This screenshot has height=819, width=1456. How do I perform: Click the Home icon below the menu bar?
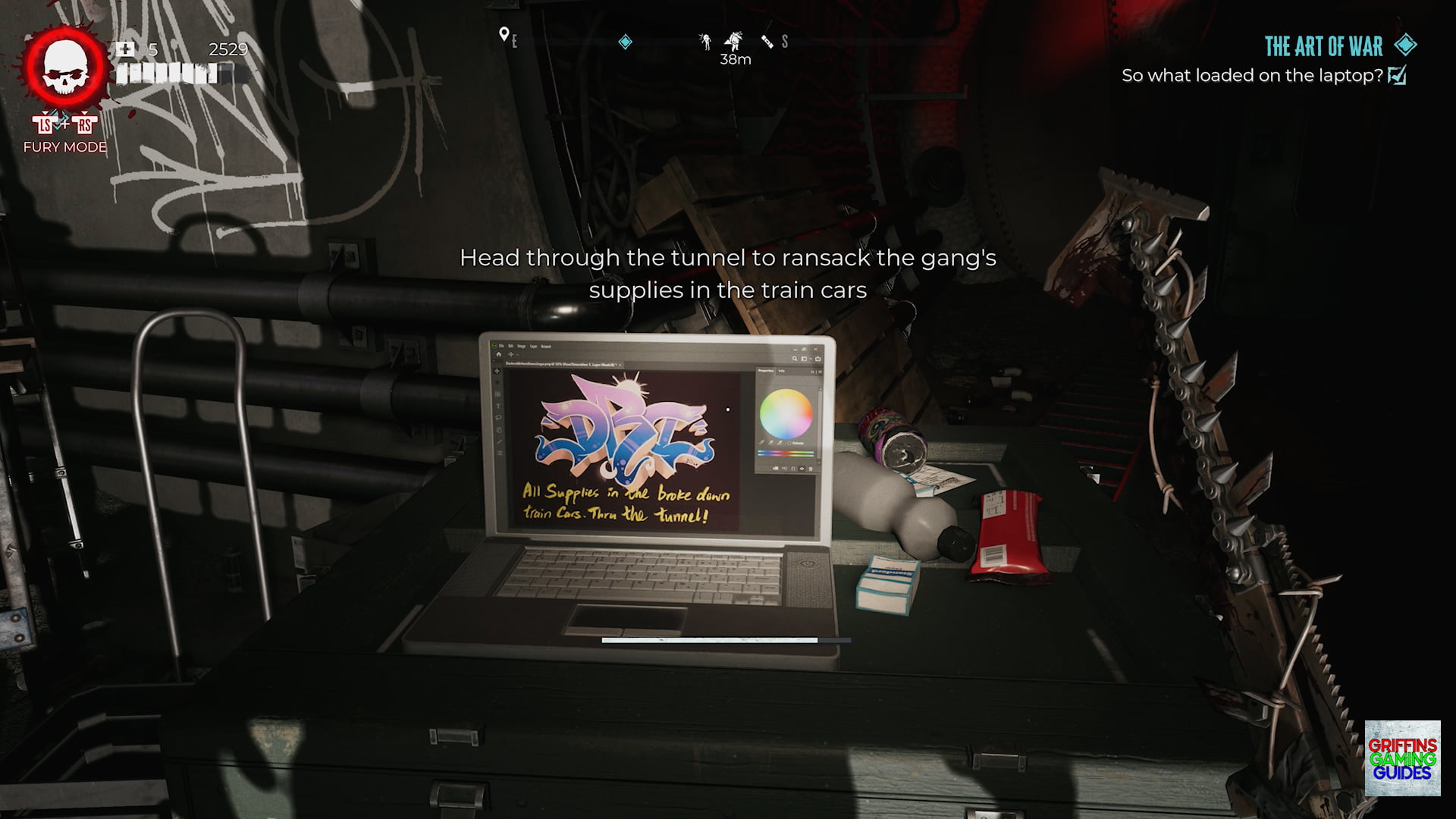499,354
